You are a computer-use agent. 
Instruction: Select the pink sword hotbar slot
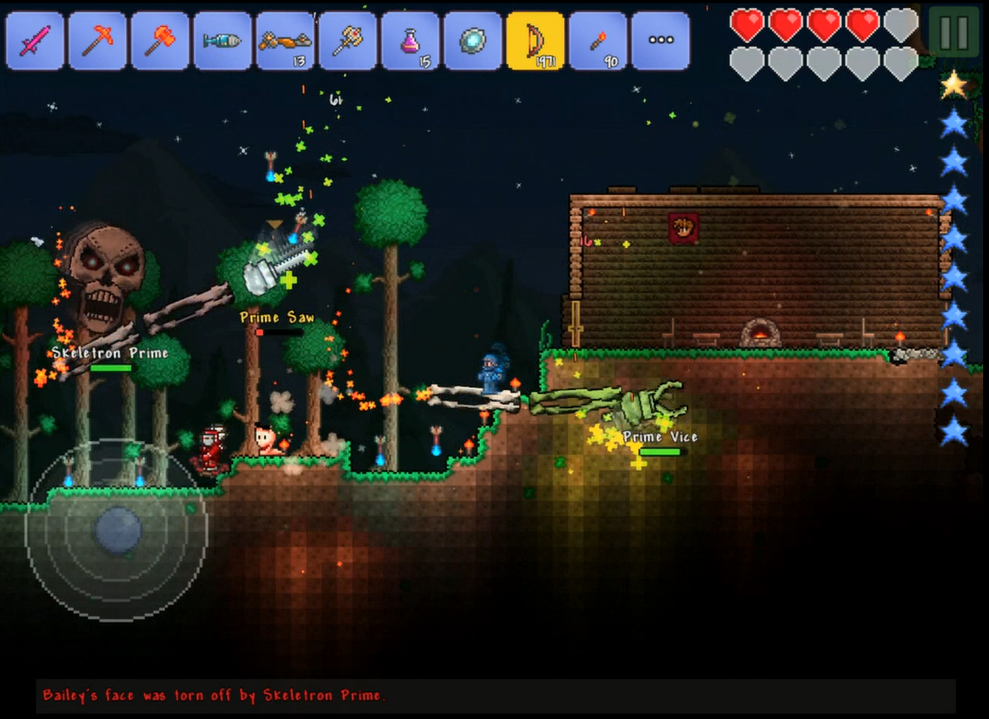coord(35,41)
